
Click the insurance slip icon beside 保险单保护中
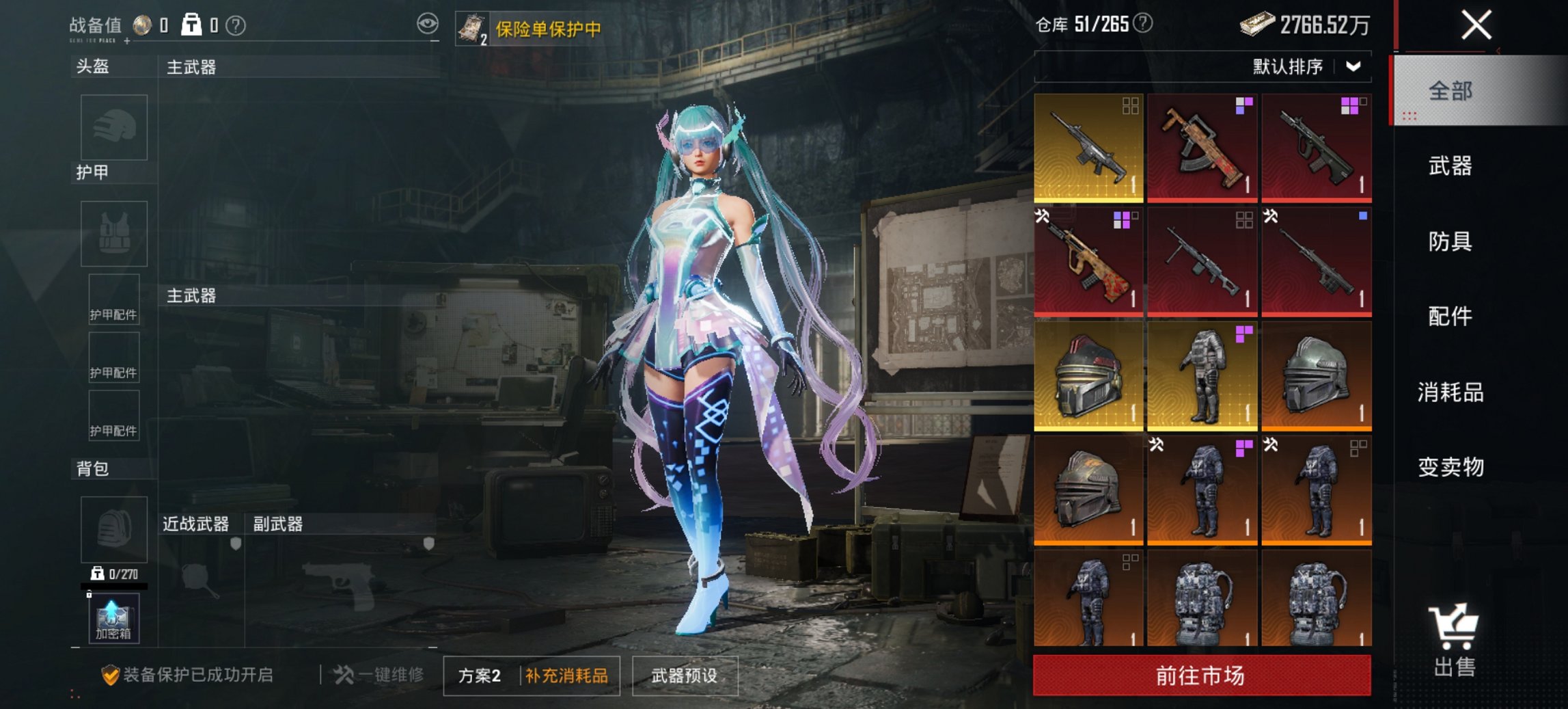coord(474,29)
